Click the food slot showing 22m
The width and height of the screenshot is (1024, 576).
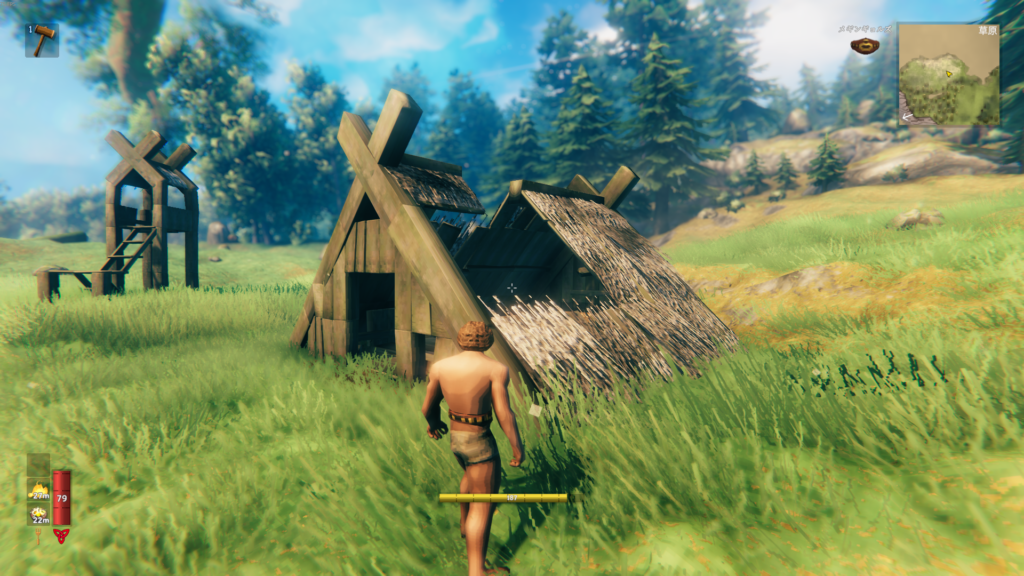pos(39,514)
